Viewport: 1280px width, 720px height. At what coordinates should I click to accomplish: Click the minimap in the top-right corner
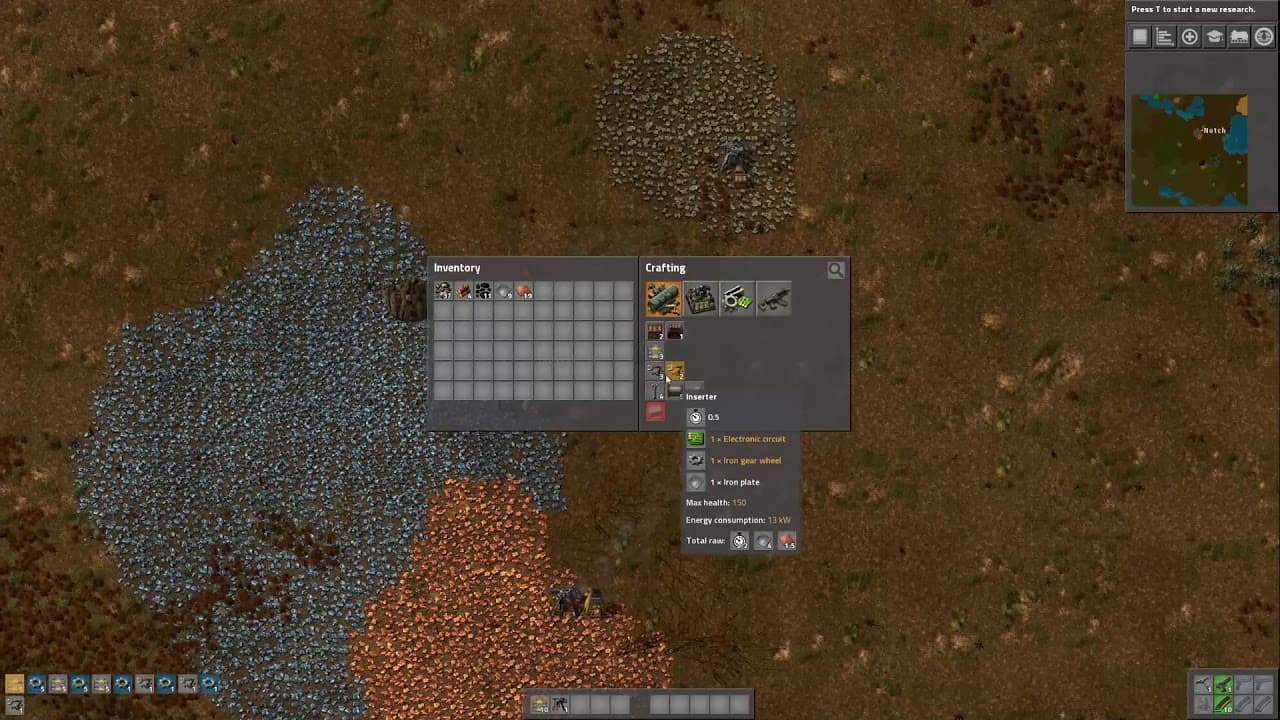coord(1190,148)
